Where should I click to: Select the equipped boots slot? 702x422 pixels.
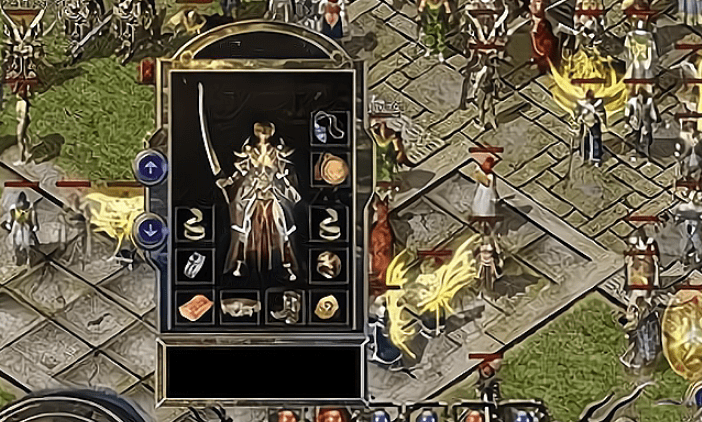[x=285, y=308]
